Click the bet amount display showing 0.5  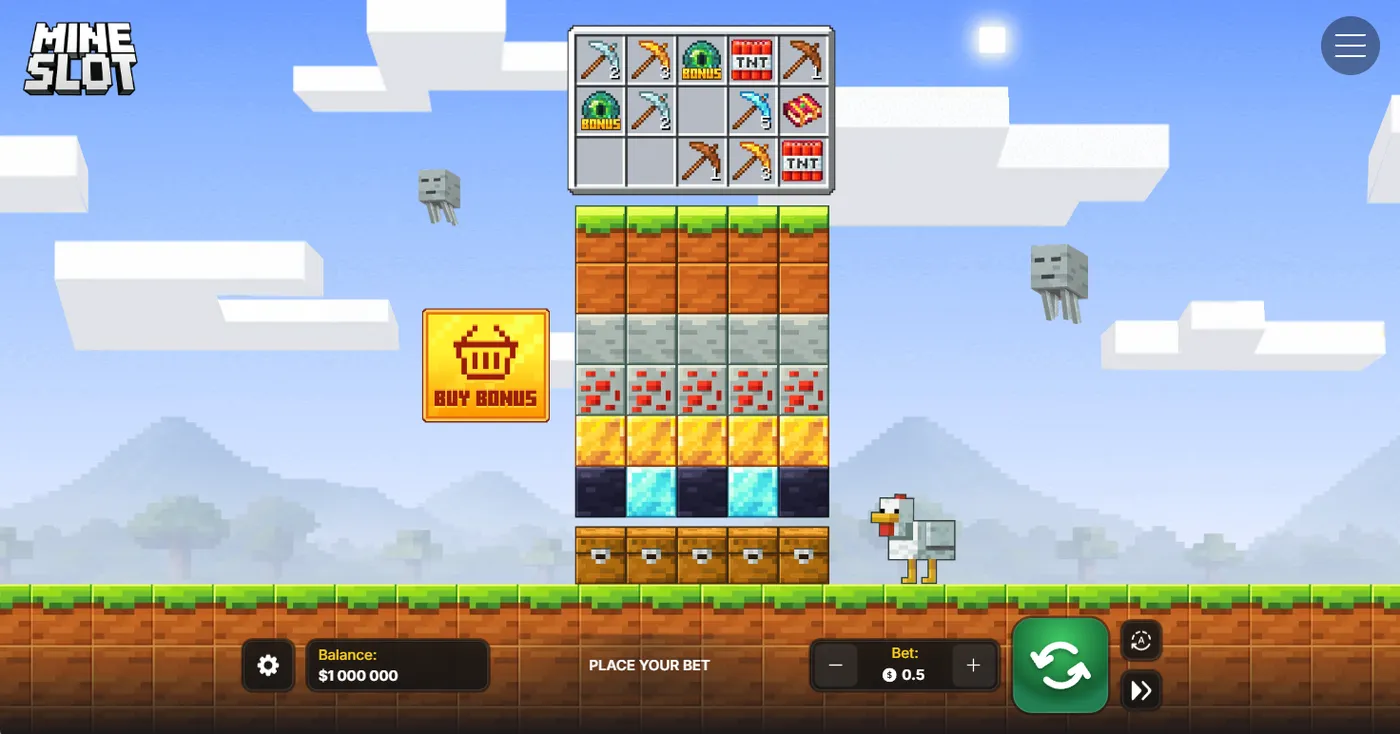904,673
